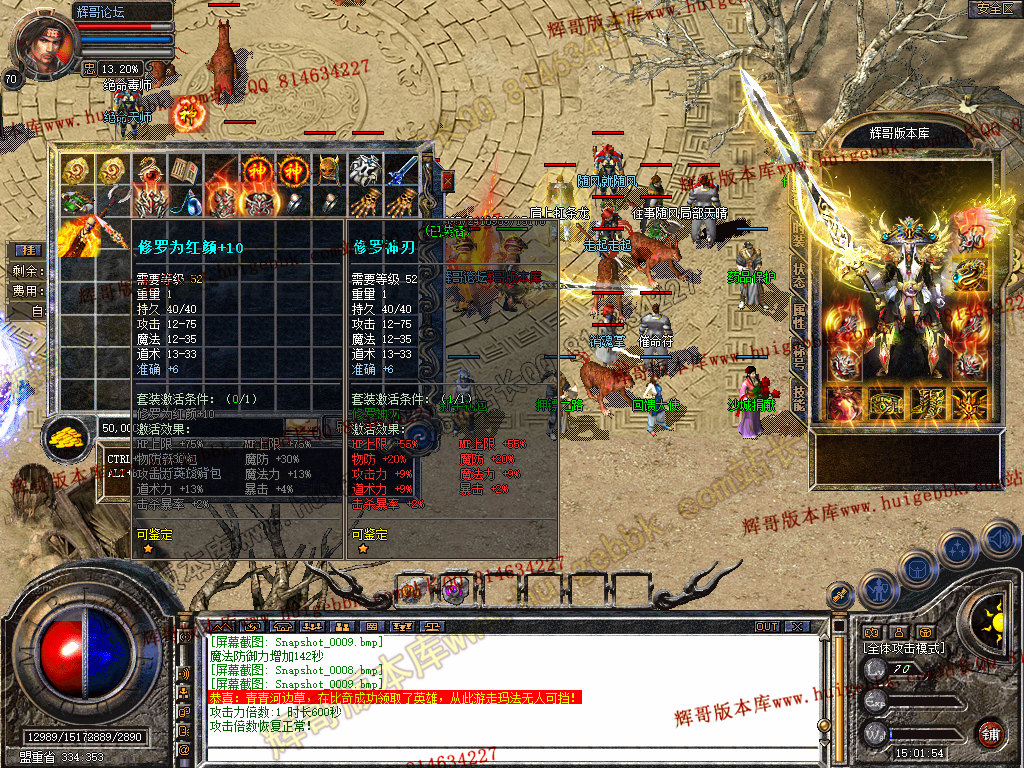Open the 时装 fashion tab
Screen dimensions: 1024x768
799,237
